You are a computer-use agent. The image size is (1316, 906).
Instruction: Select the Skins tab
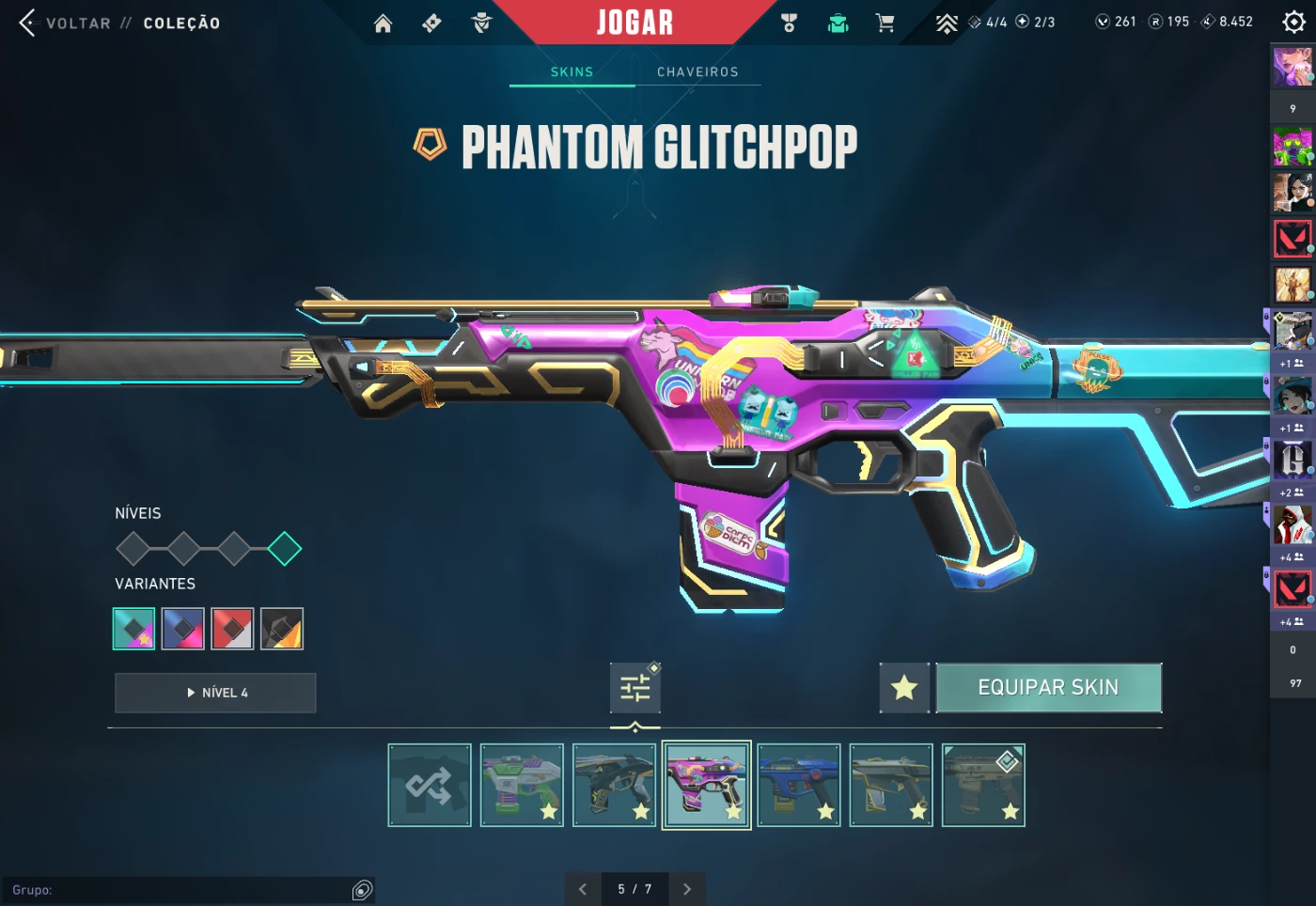(572, 72)
